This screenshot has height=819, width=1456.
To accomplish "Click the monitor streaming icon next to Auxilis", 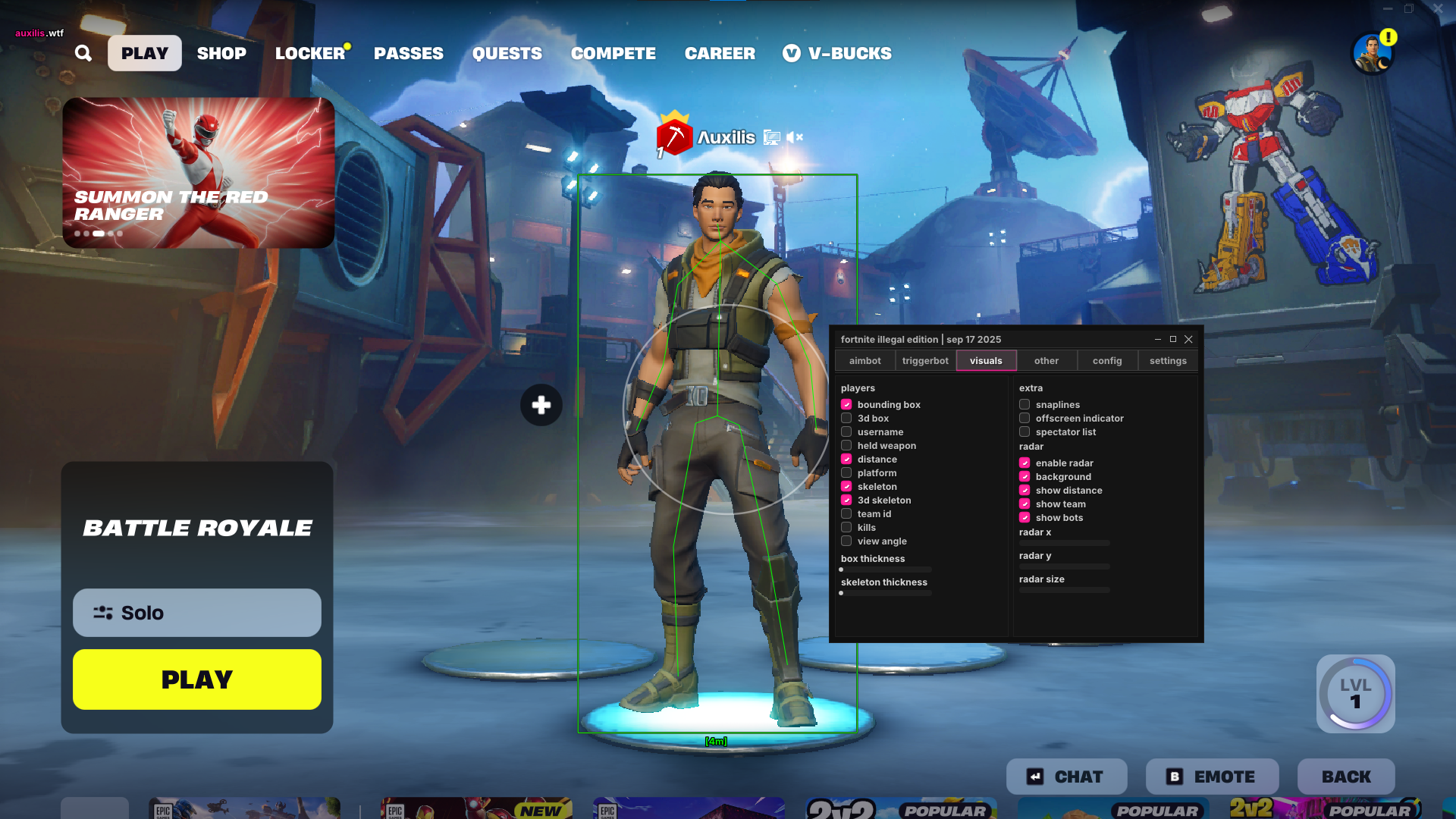I will [x=771, y=137].
